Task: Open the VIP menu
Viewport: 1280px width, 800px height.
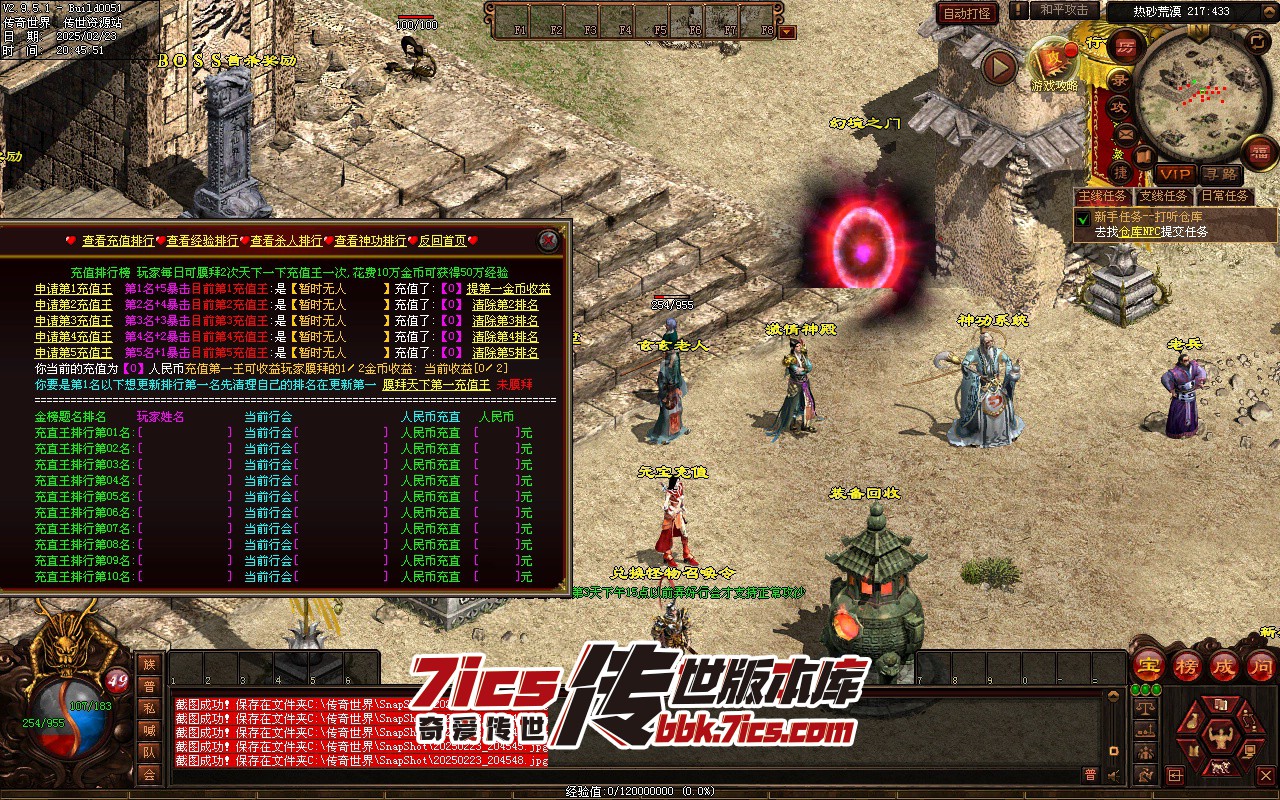Action: pos(1175,175)
